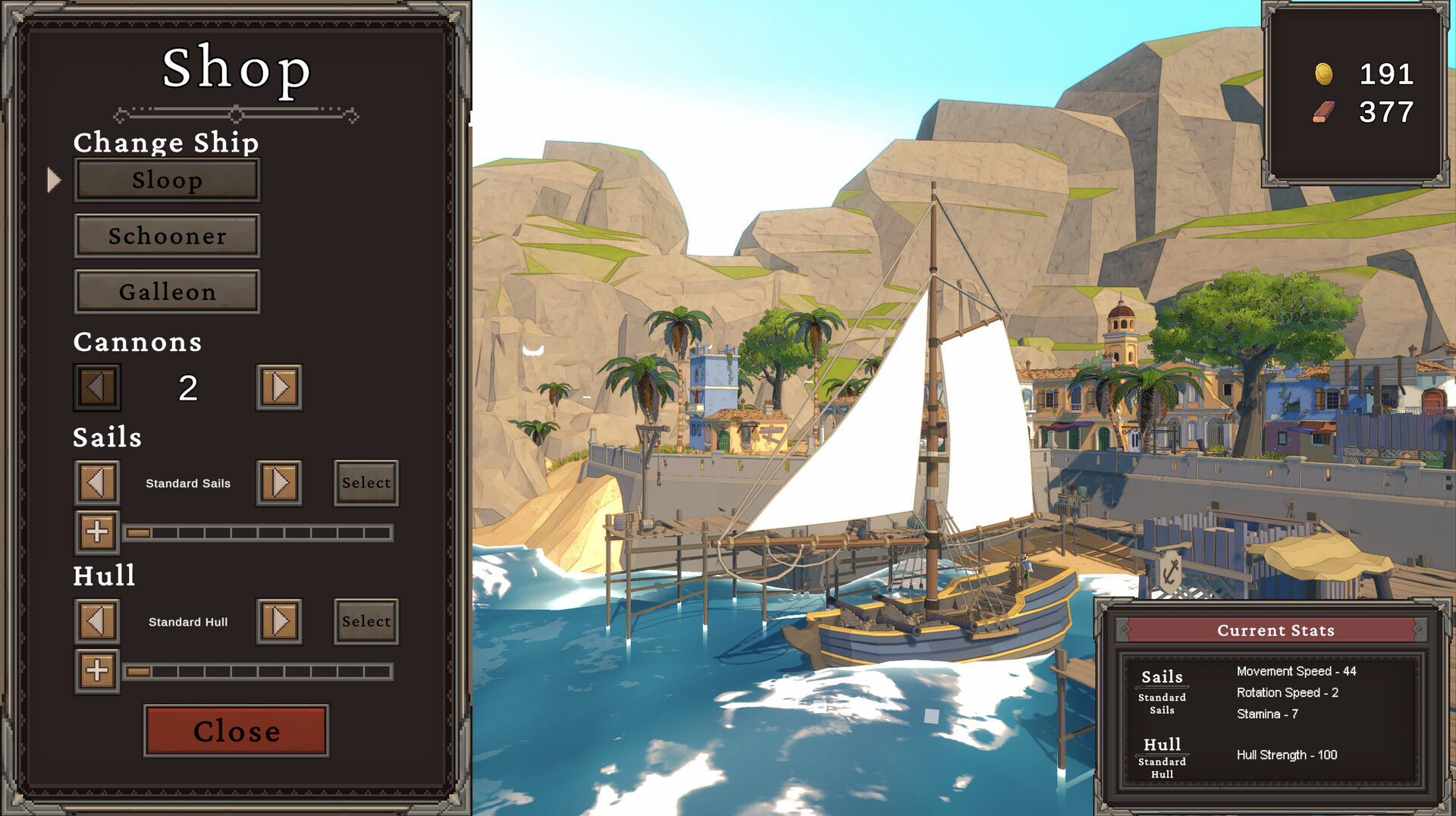Screen dimensions: 1456x816
Task: Click the plus icon to upgrade sails
Action: (x=96, y=532)
